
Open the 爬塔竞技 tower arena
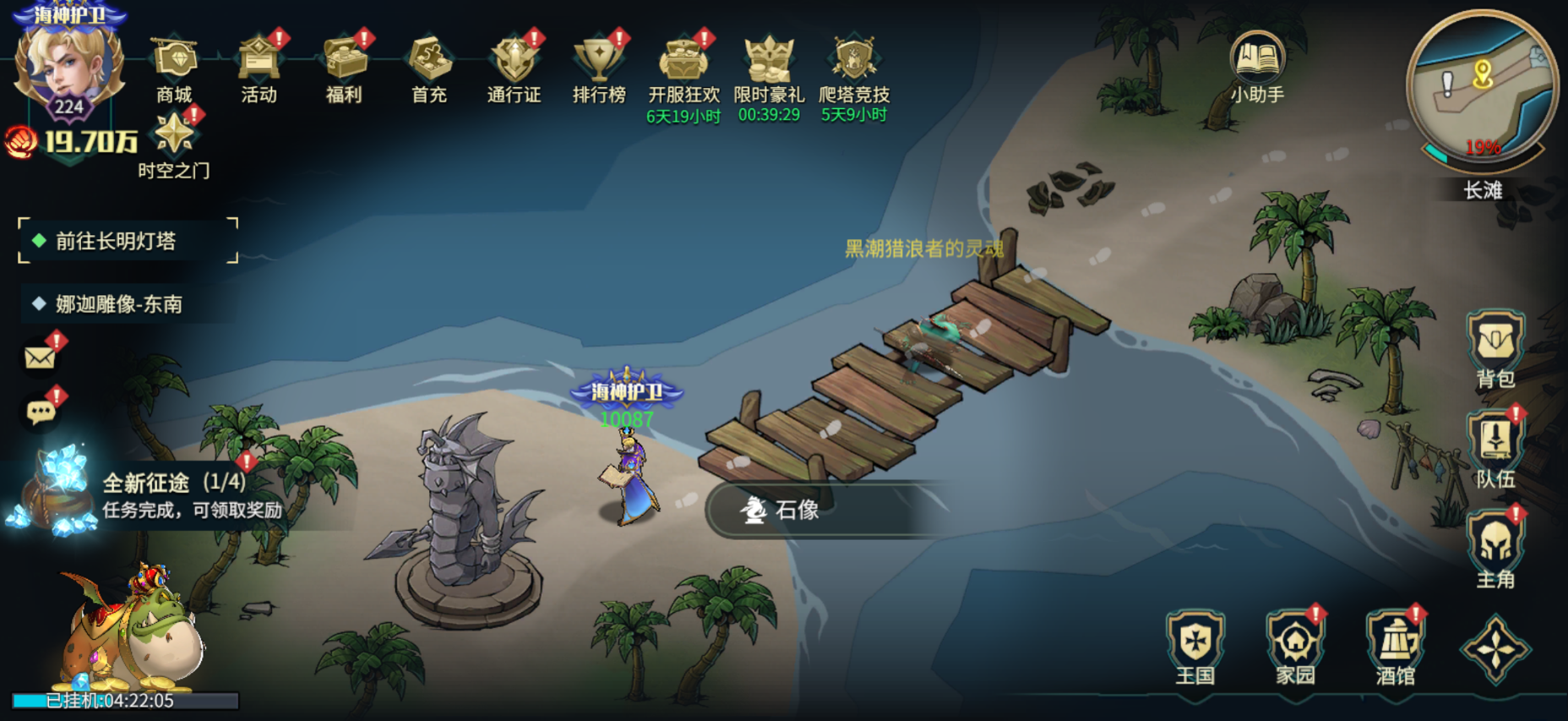click(x=854, y=66)
